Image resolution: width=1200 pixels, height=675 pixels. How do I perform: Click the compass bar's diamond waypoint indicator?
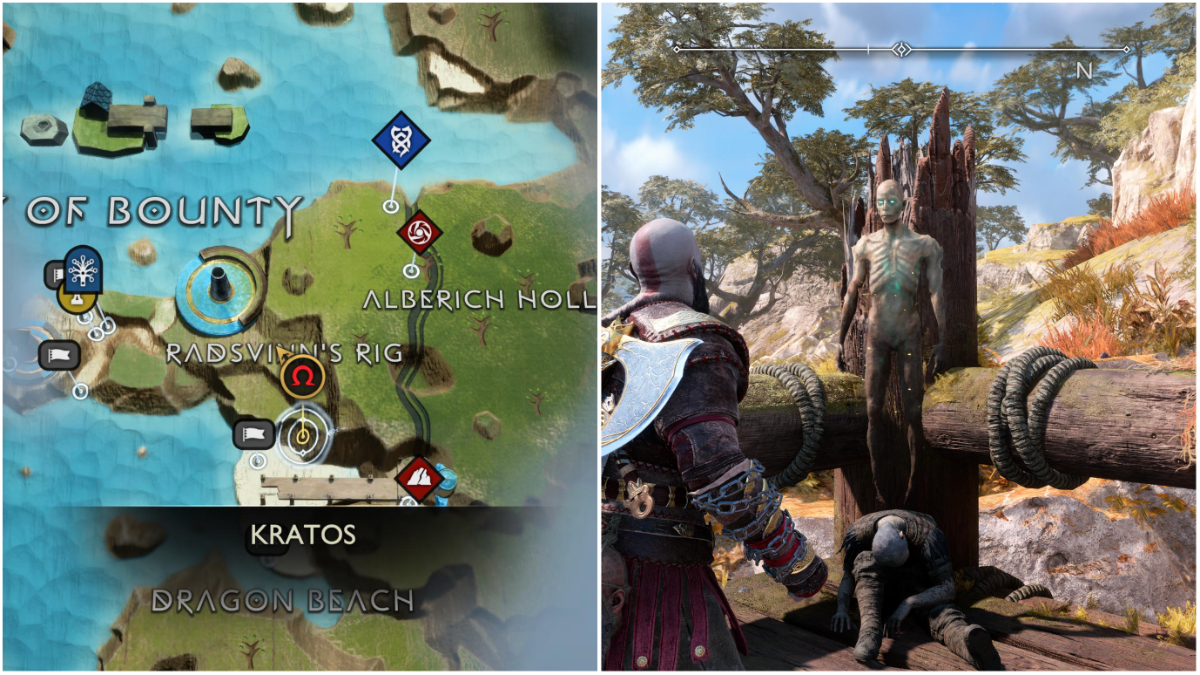[x=901, y=49]
